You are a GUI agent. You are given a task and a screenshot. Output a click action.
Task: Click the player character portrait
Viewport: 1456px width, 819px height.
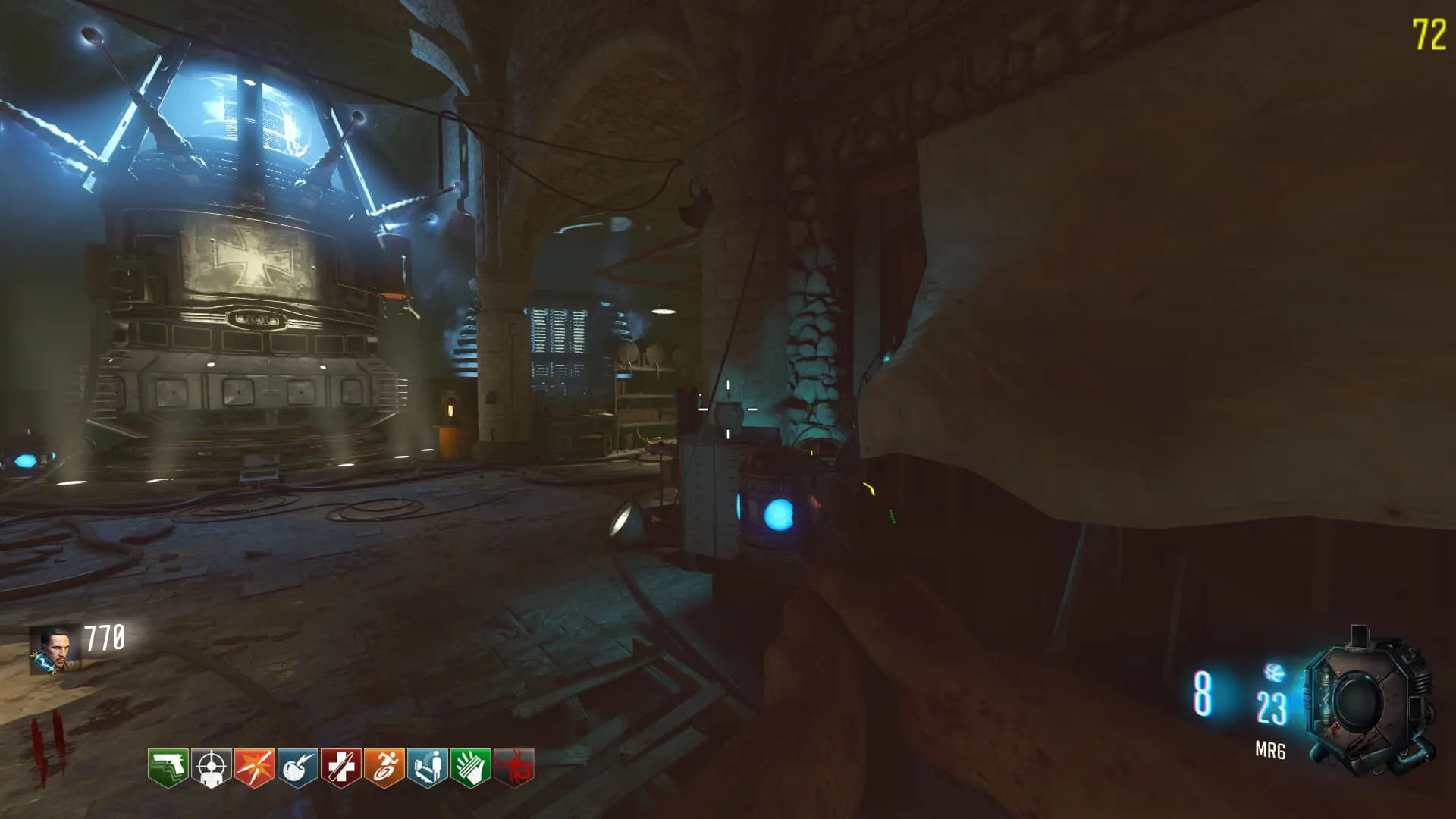[x=54, y=649]
